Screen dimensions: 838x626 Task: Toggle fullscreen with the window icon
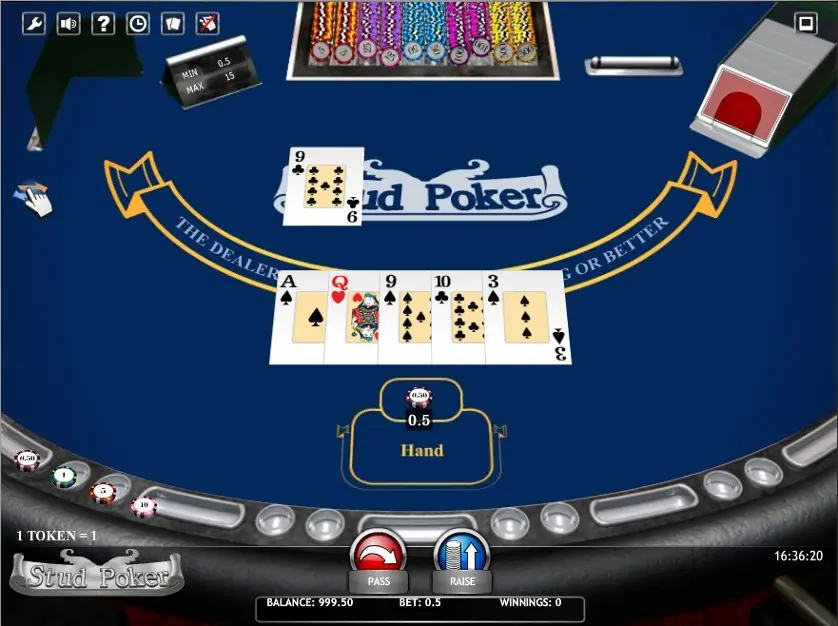click(x=806, y=23)
